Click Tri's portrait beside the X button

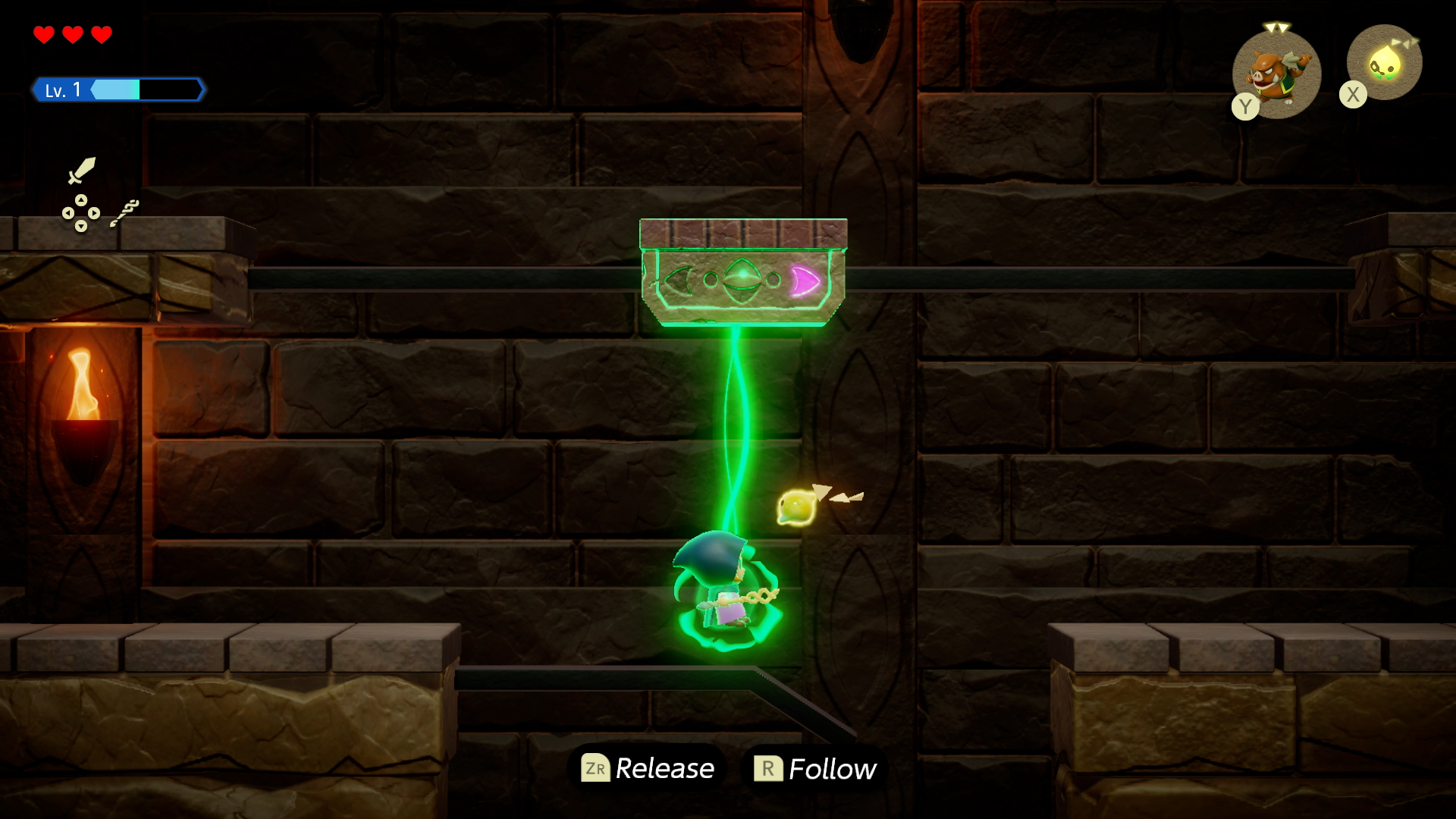1385,66
